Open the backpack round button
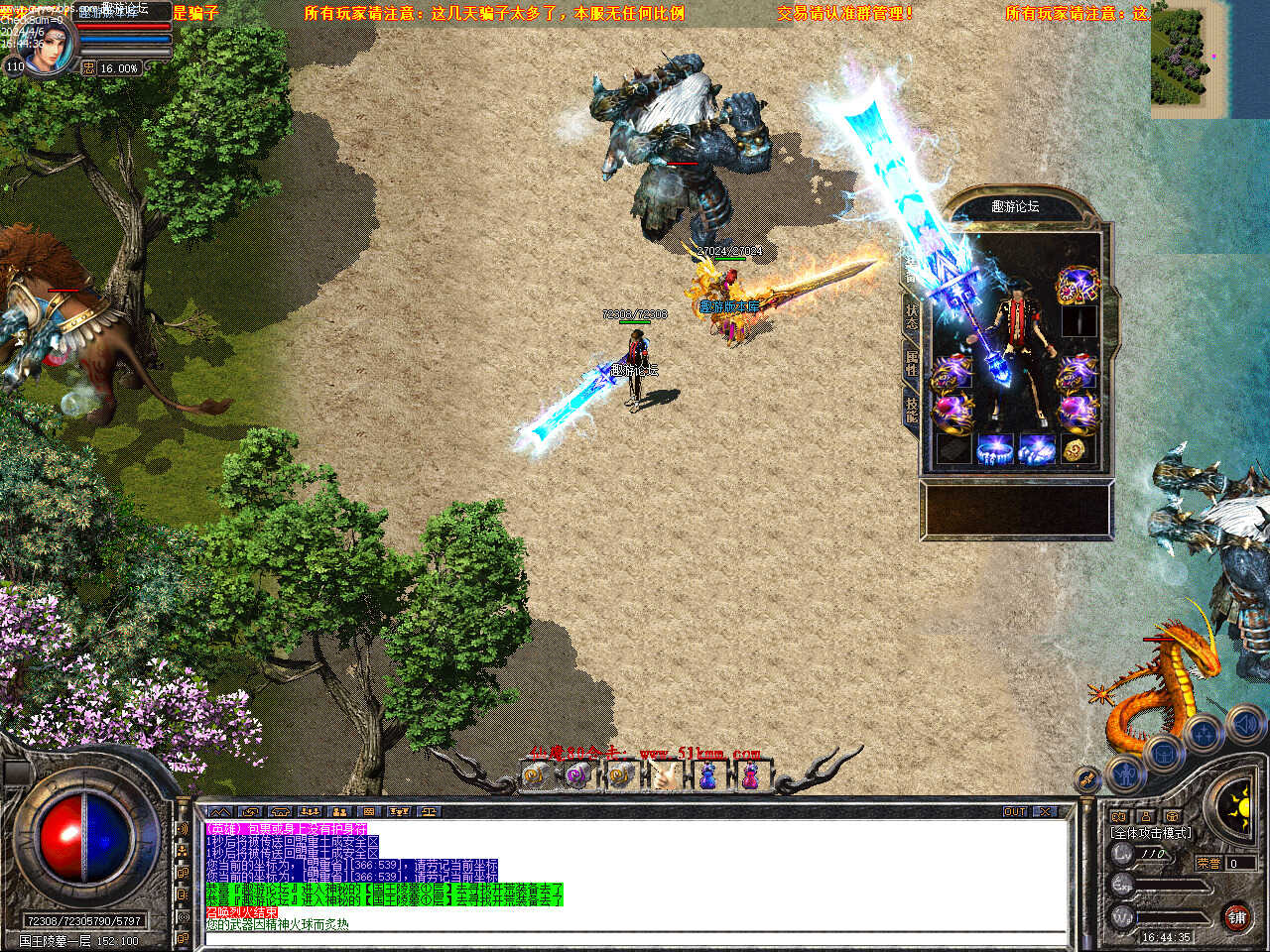The height and width of the screenshot is (952, 1270). (1164, 753)
